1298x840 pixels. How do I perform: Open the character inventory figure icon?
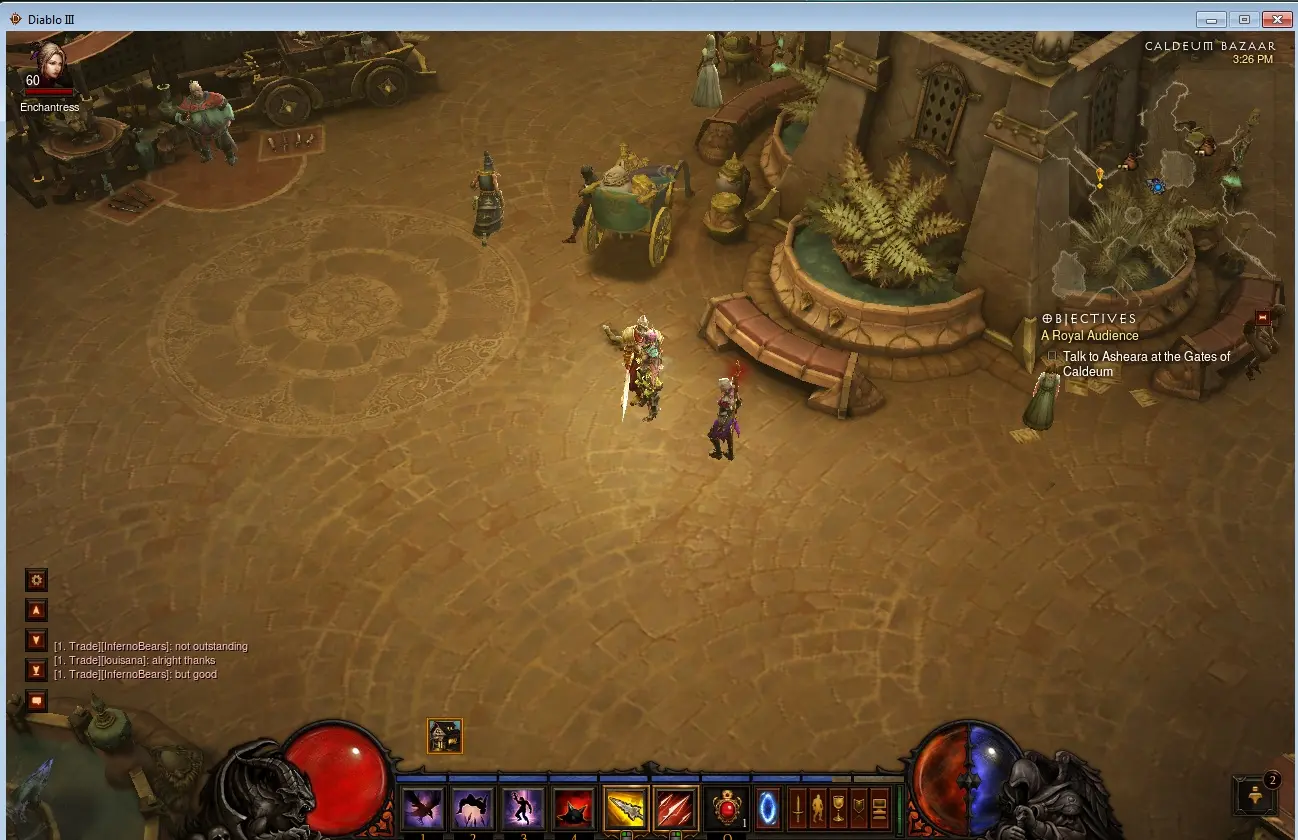(818, 808)
